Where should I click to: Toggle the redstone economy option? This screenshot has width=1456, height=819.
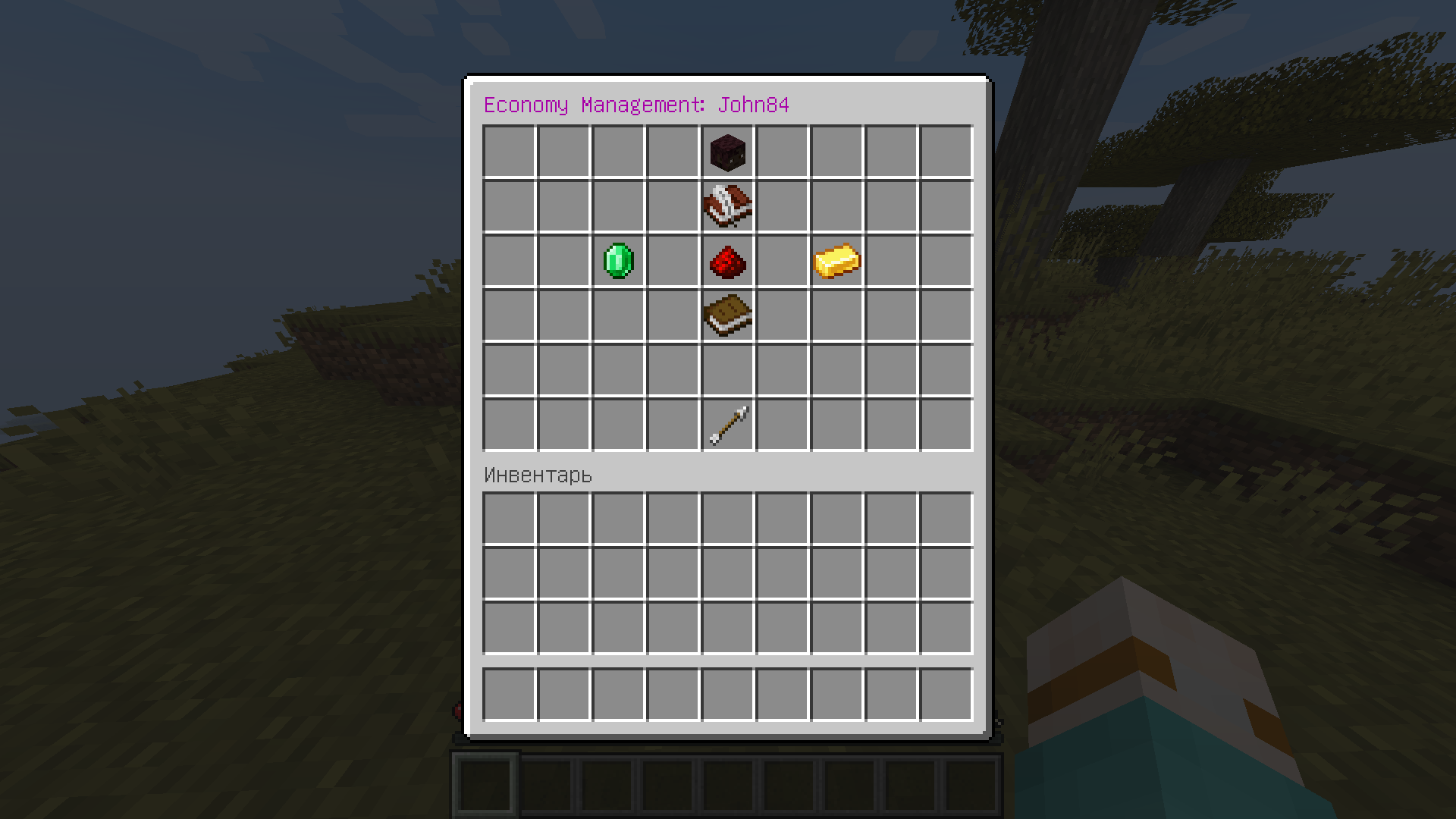tap(727, 262)
